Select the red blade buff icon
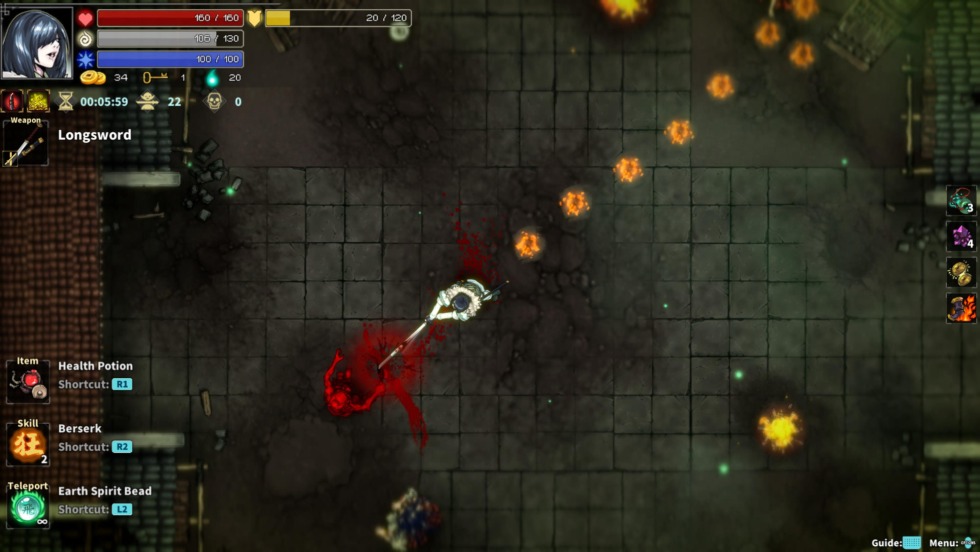 (x=13, y=101)
